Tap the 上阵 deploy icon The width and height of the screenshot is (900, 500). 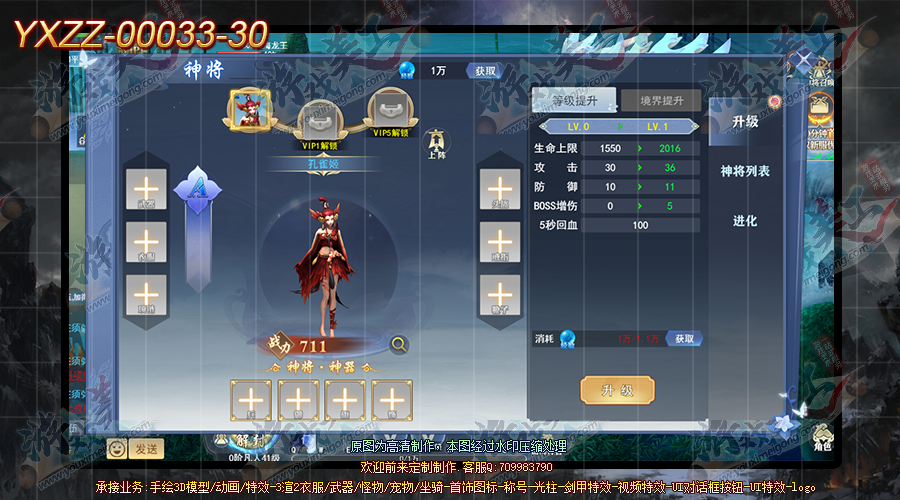tap(436, 144)
